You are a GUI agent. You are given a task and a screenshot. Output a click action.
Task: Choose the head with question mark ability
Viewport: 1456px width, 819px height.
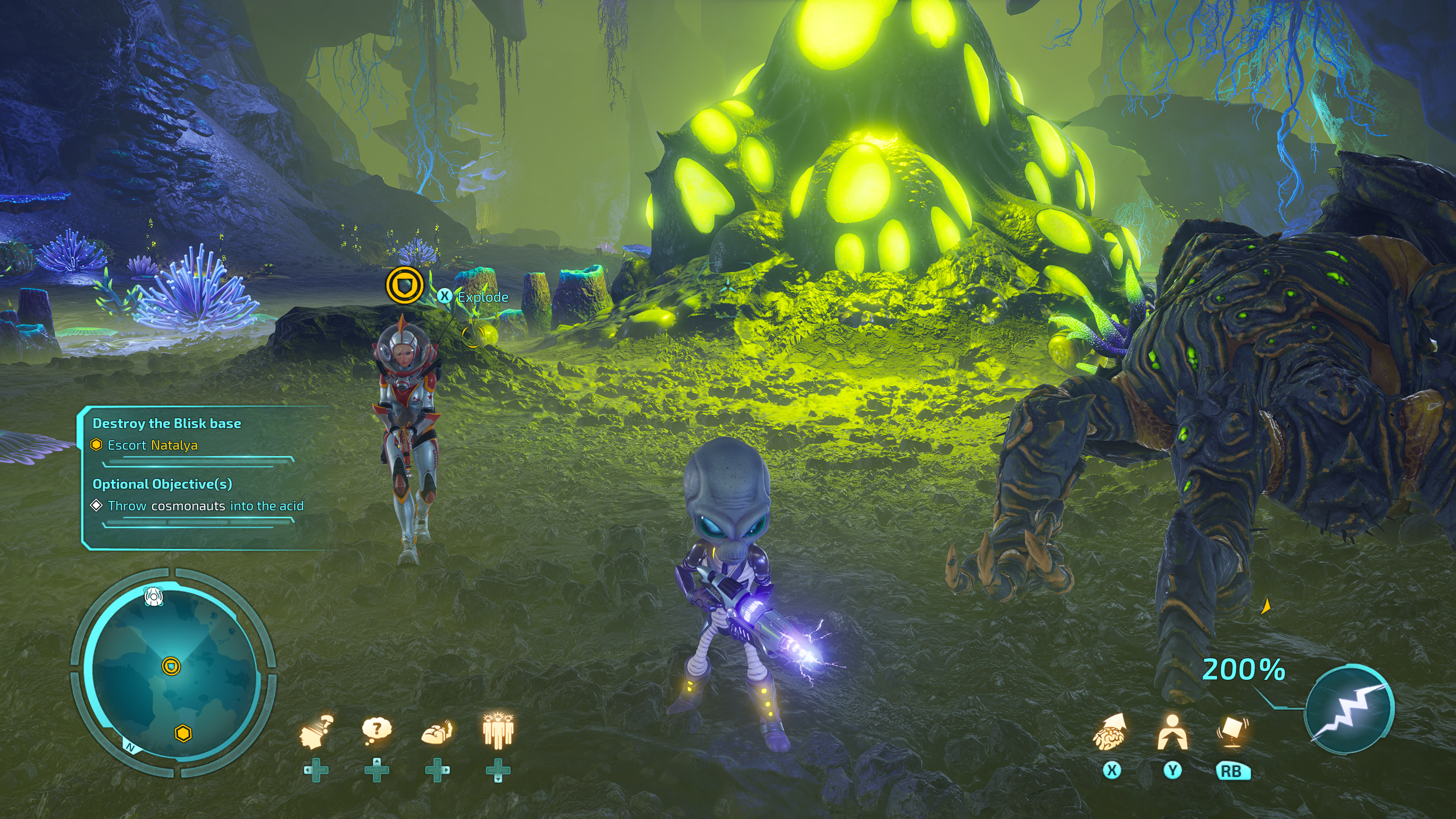(x=317, y=731)
